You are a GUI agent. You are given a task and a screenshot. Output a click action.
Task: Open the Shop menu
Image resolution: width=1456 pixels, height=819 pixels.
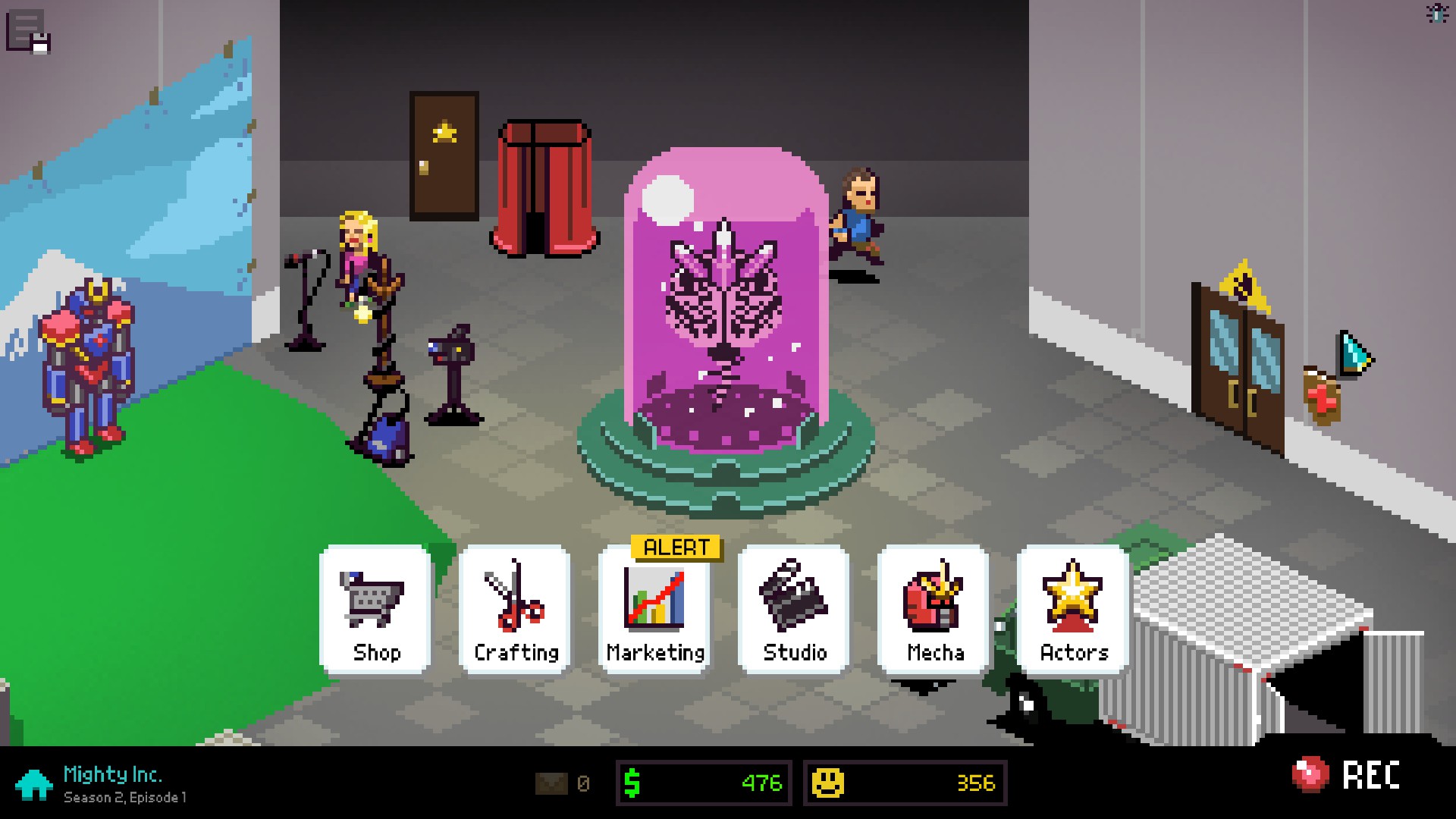tap(375, 609)
